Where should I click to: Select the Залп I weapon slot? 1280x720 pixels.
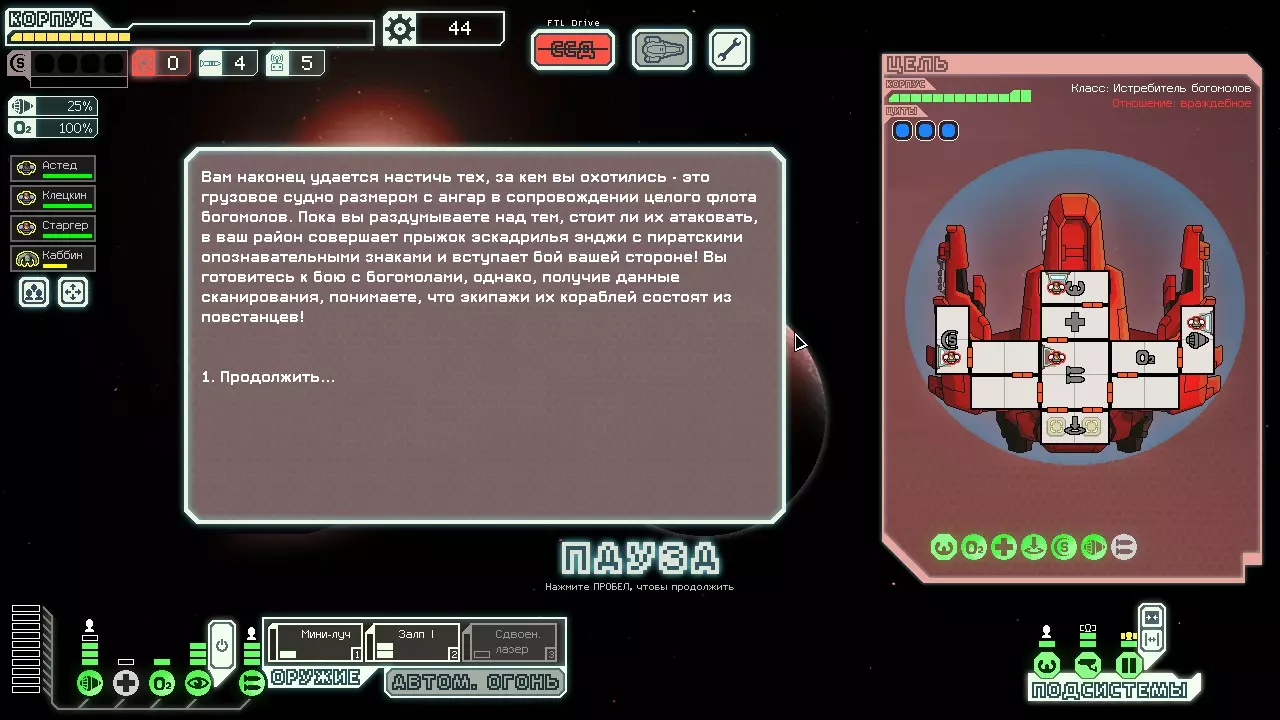pyautogui.click(x=413, y=642)
